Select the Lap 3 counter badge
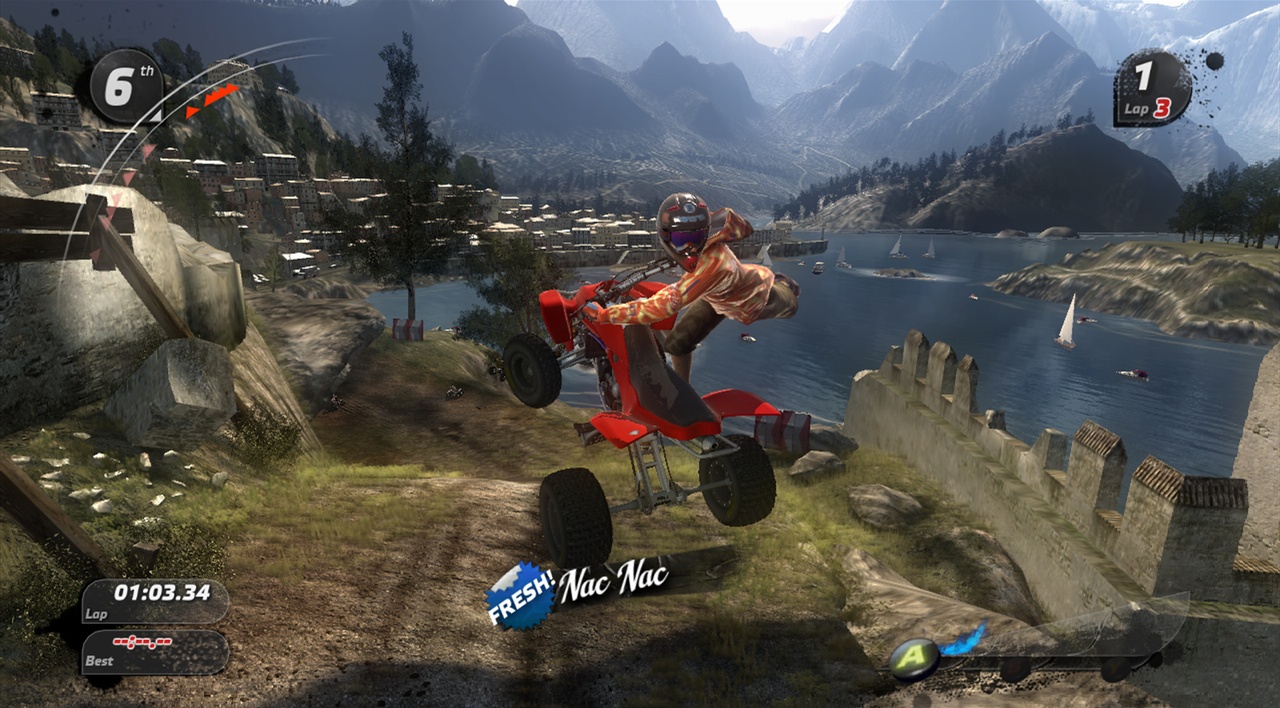Viewport: 1280px width, 708px height. click(x=1152, y=89)
